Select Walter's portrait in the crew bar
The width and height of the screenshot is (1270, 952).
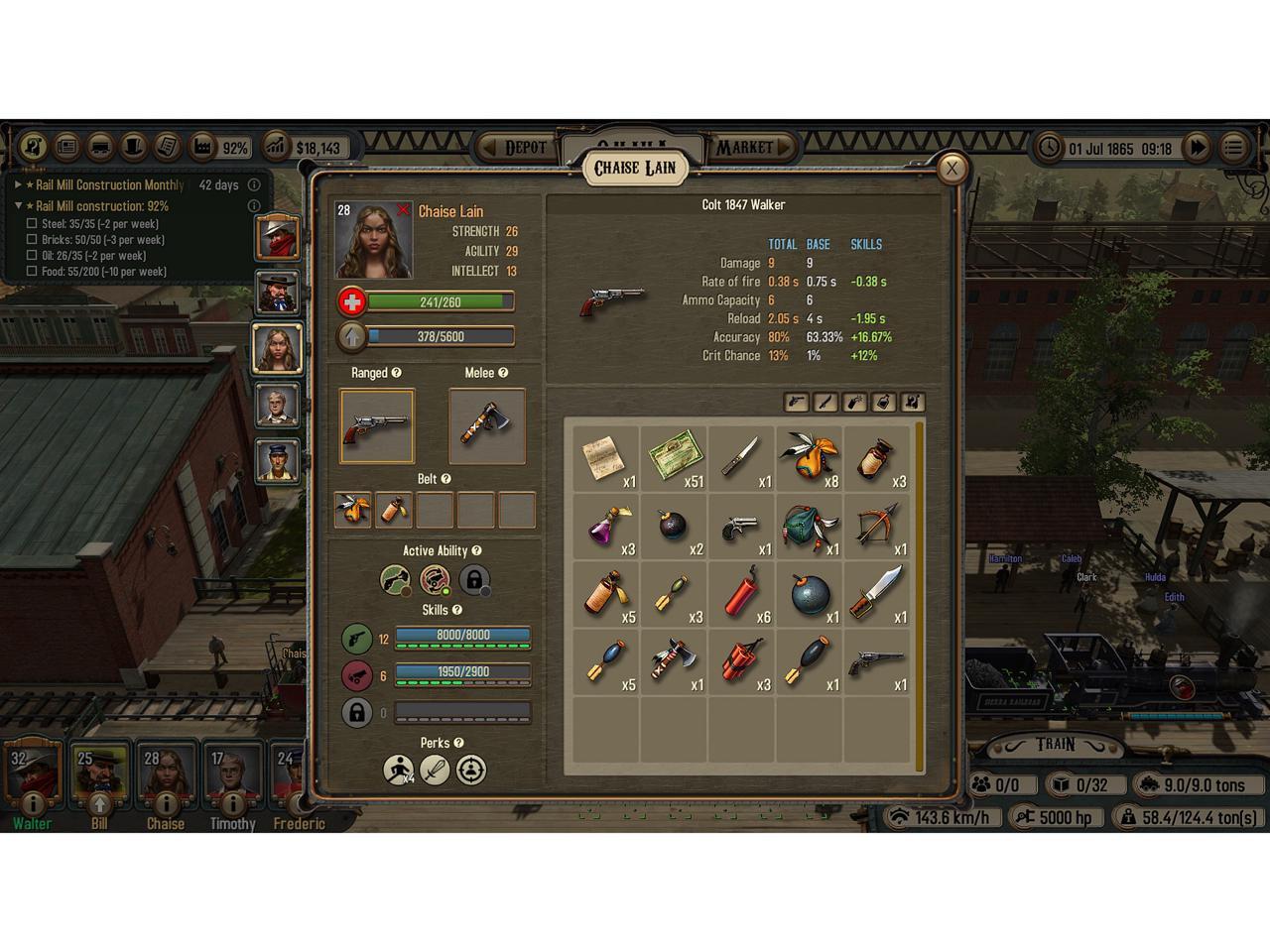coord(32,776)
